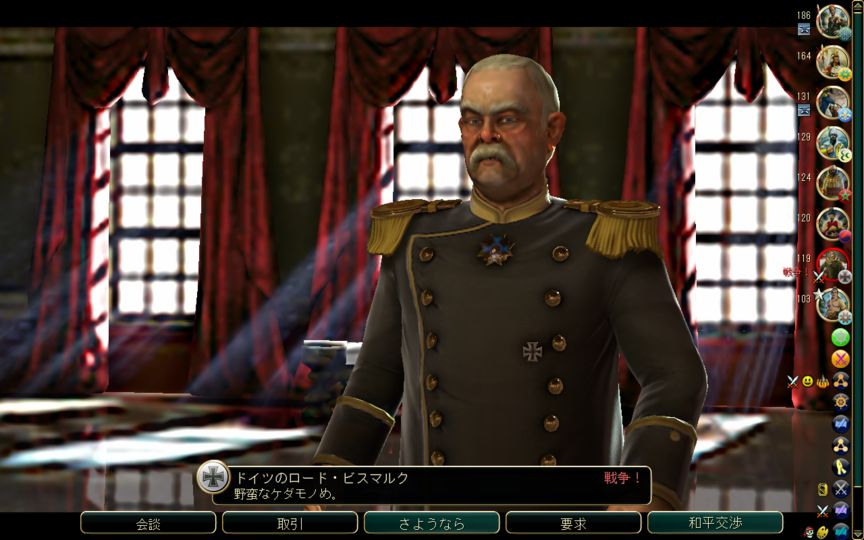Select the leader portrait with score 186
The height and width of the screenshot is (540, 864).
pyautogui.click(x=832, y=21)
